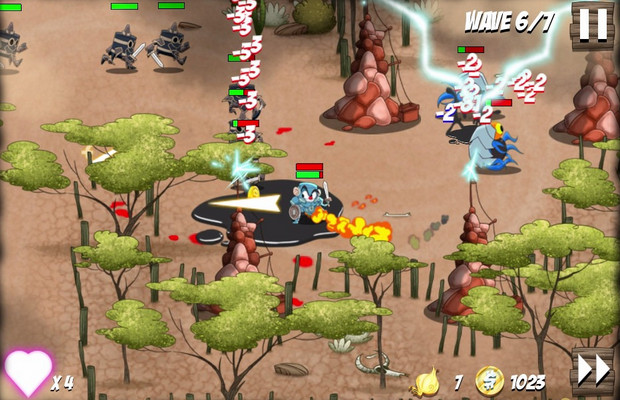
Task: Activate the fast-forward speed button
Action: coord(593,370)
